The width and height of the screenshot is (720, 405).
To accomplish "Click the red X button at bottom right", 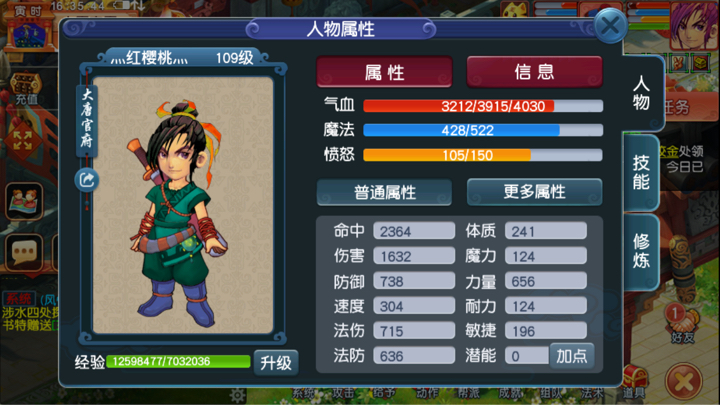I will click(685, 381).
